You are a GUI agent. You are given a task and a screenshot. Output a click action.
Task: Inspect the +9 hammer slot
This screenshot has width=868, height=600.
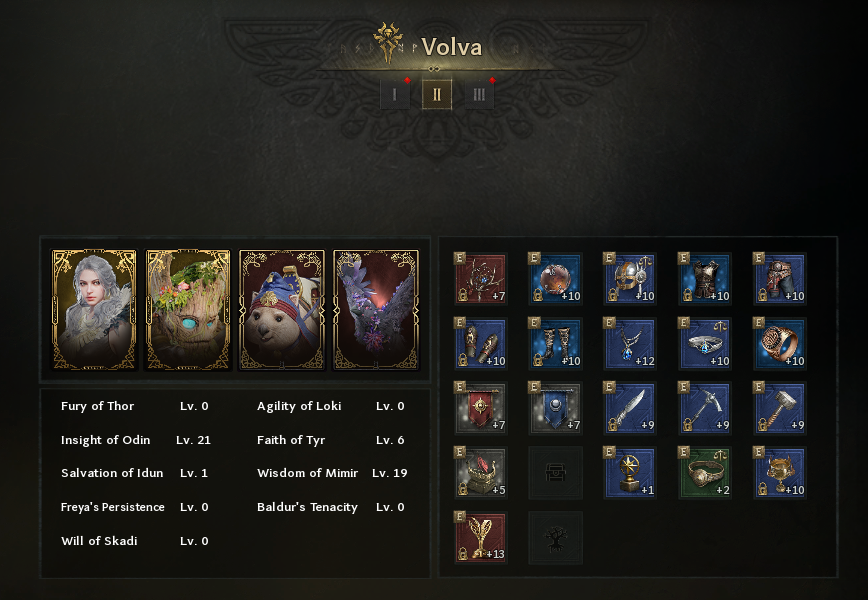[x=780, y=408]
